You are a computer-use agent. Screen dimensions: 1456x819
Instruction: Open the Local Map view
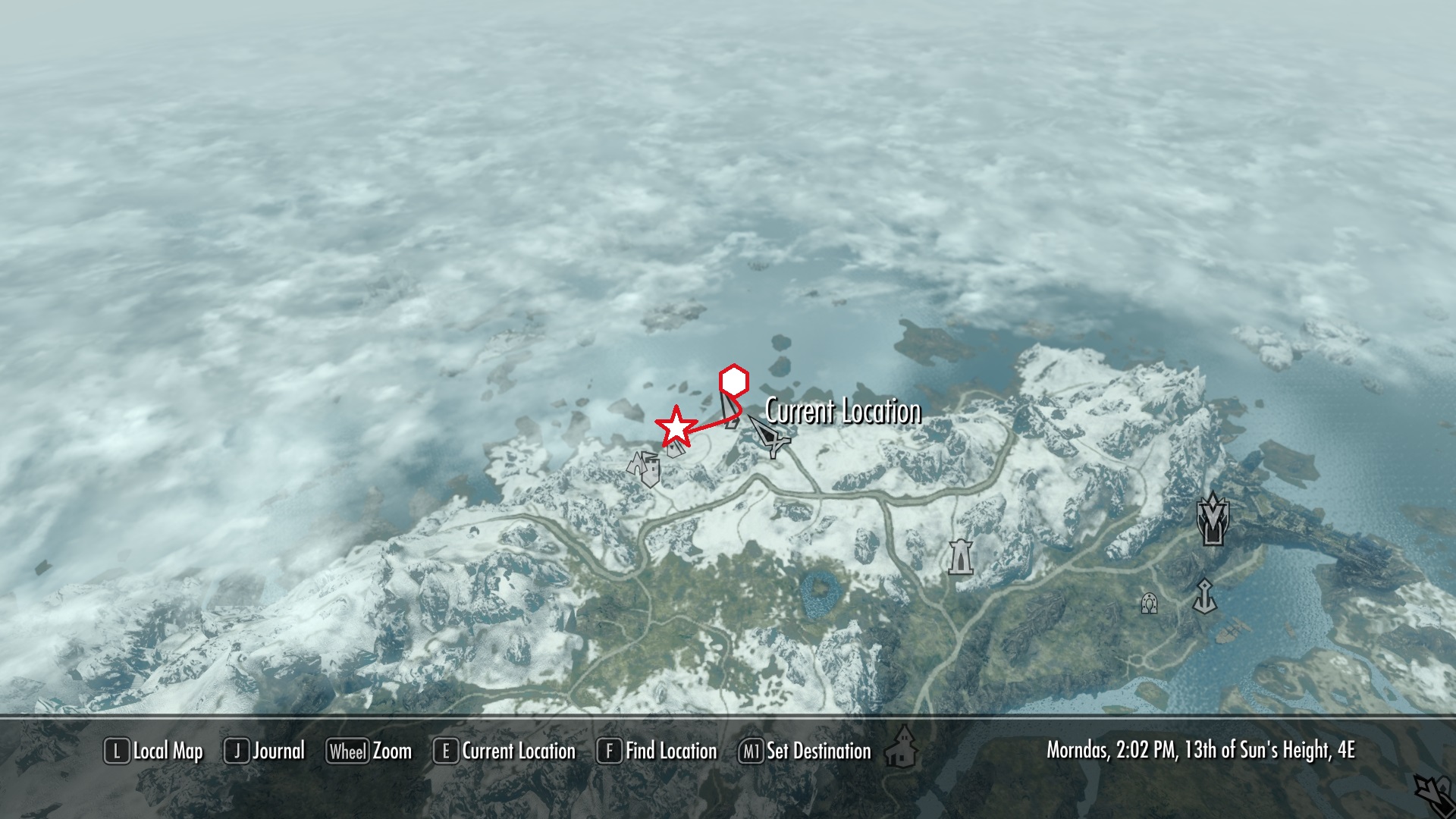[154, 752]
